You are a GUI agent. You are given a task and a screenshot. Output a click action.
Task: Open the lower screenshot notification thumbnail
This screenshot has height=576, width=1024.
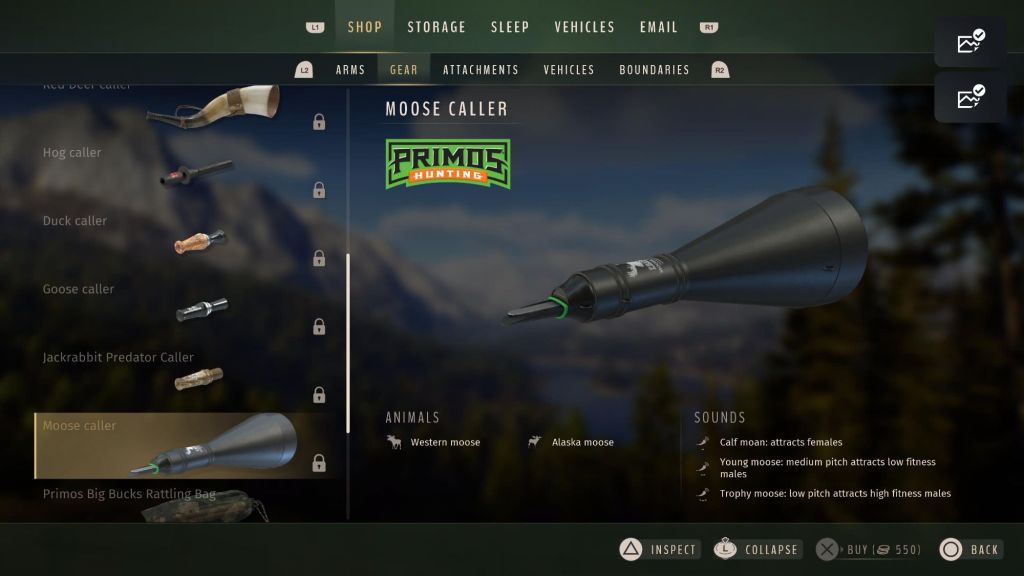click(x=970, y=97)
